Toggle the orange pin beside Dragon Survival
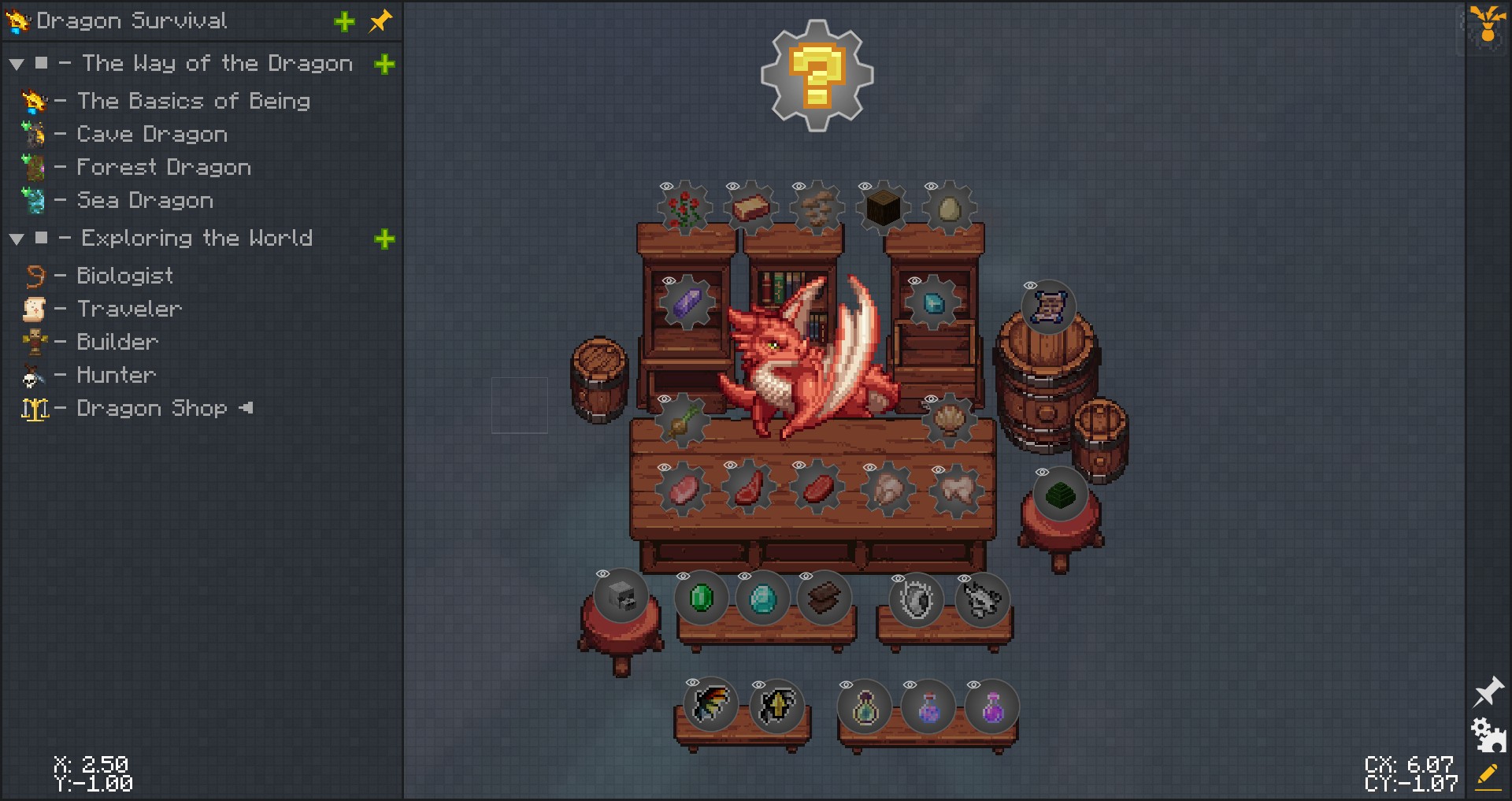 point(380,21)
